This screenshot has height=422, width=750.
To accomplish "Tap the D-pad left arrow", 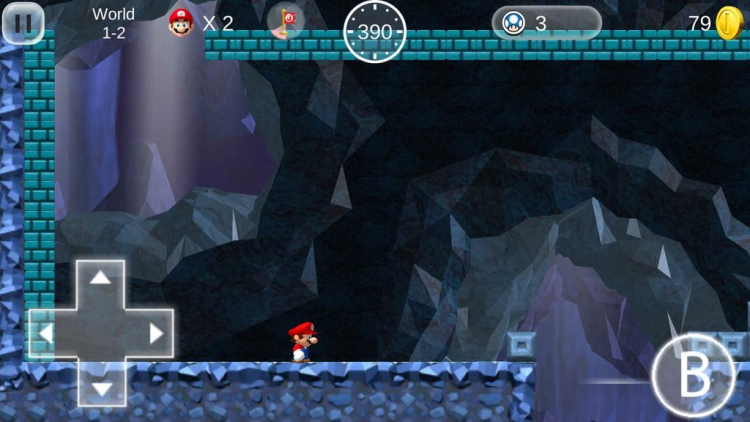I will tap(47, 333).
